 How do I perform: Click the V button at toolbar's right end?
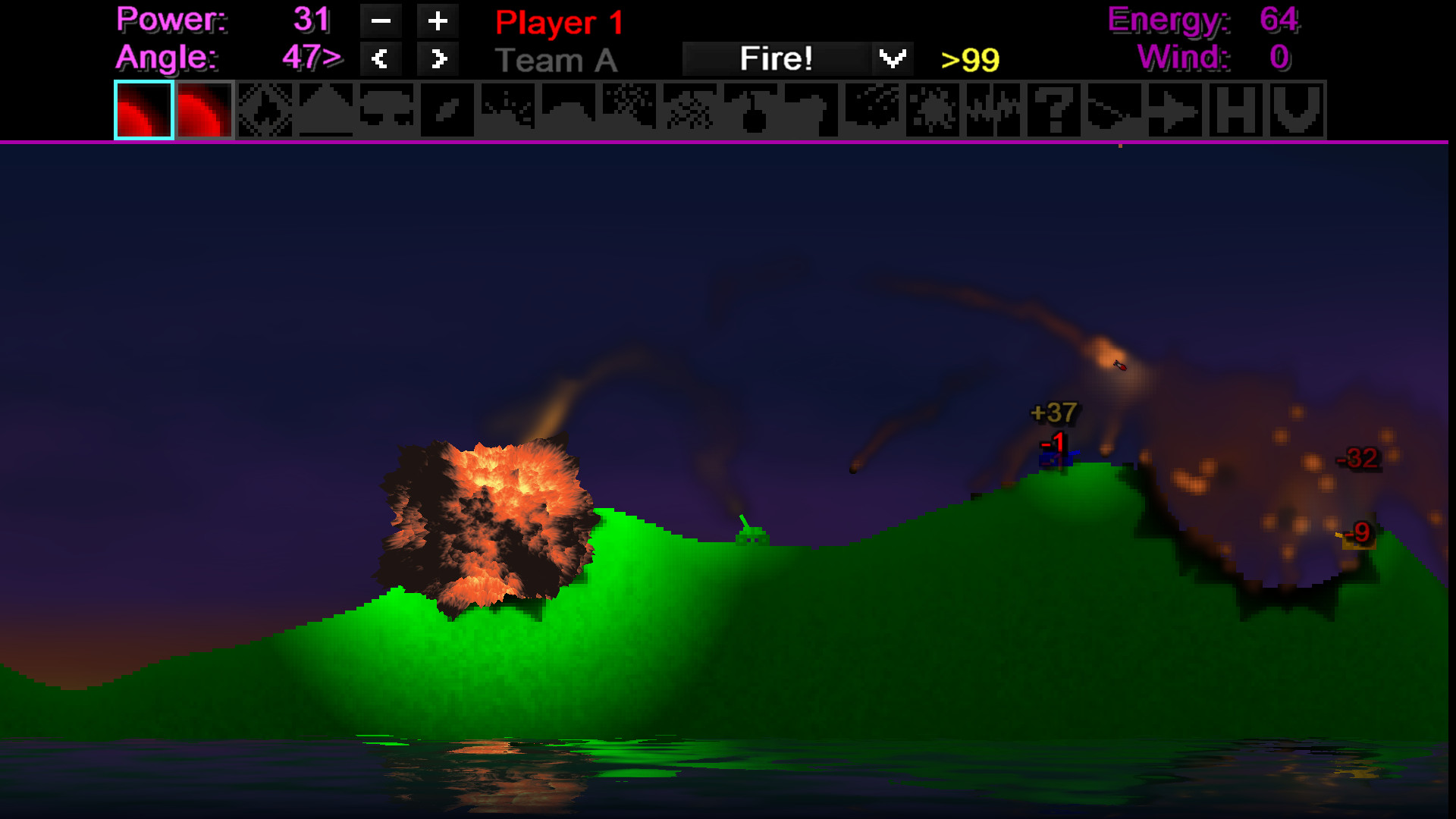1296,111
